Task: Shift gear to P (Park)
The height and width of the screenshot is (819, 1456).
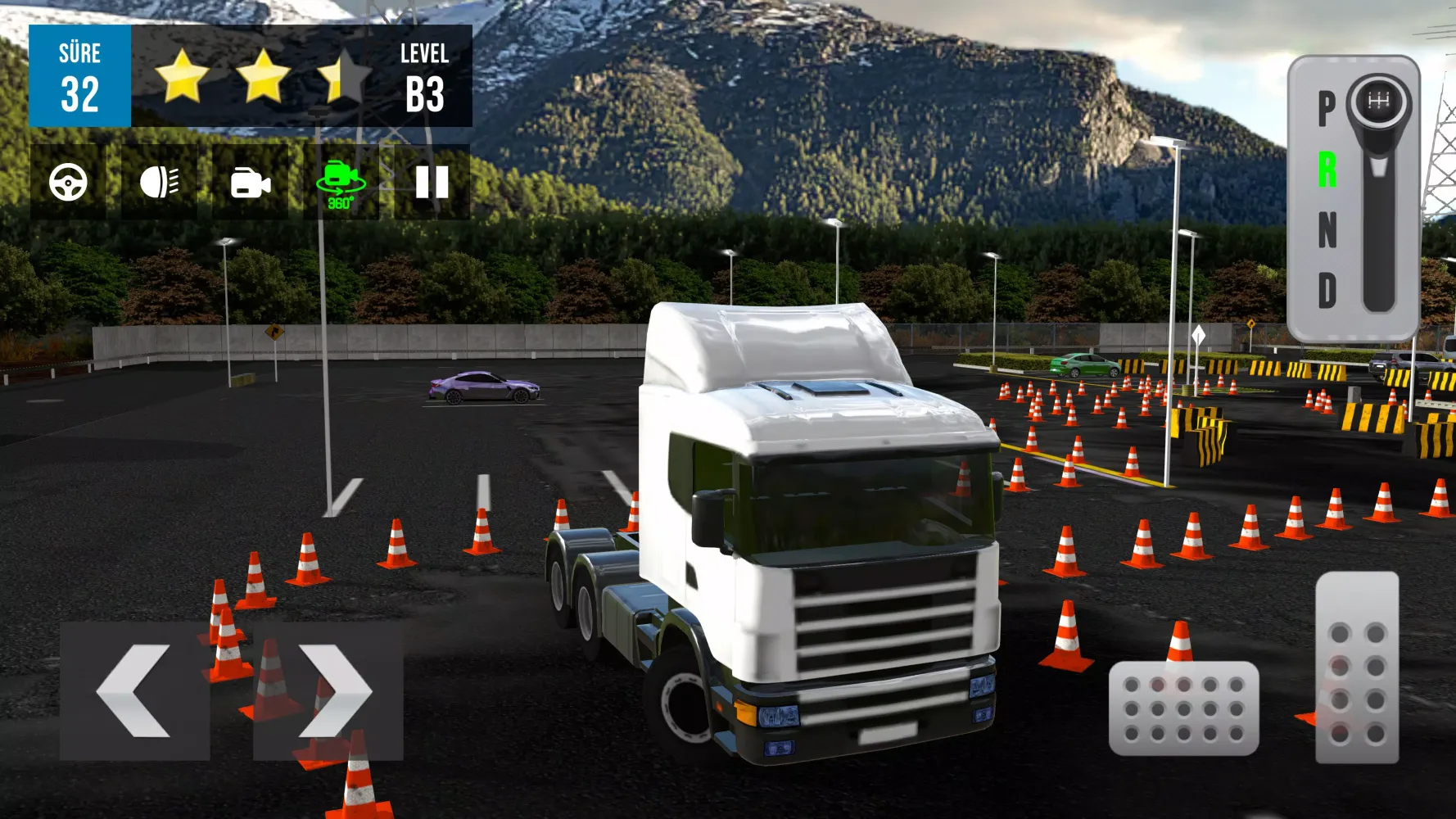Action: [1327, 108]
